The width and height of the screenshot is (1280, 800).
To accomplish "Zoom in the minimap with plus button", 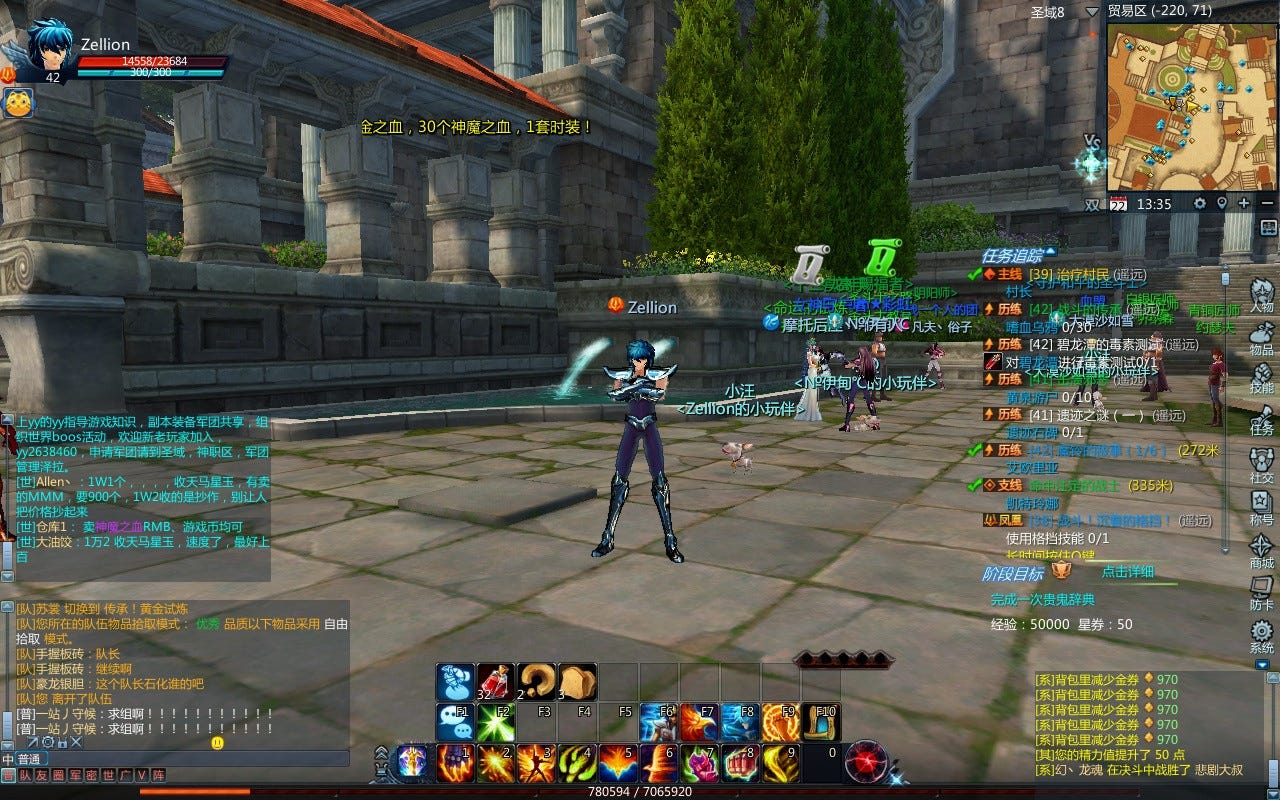I will (x=1243, y=203).
